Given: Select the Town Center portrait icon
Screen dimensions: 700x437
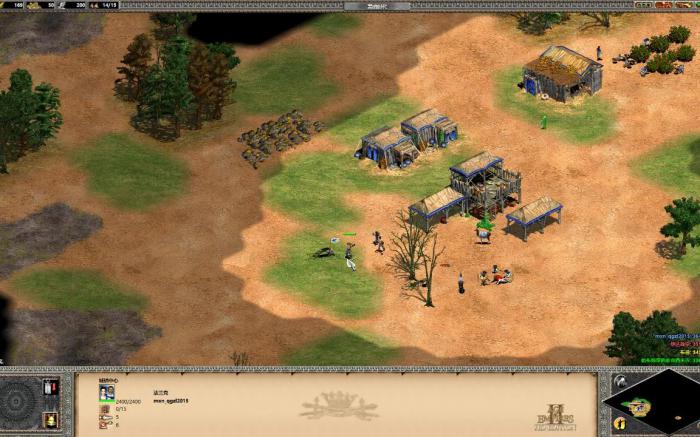Looking at the screenshot, I should (106, 393).
